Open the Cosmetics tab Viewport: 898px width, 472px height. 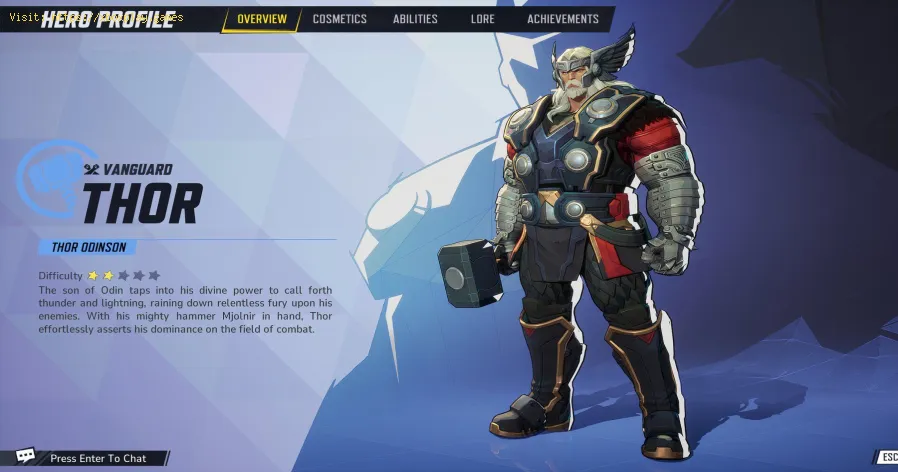click(x=339, y=19)
